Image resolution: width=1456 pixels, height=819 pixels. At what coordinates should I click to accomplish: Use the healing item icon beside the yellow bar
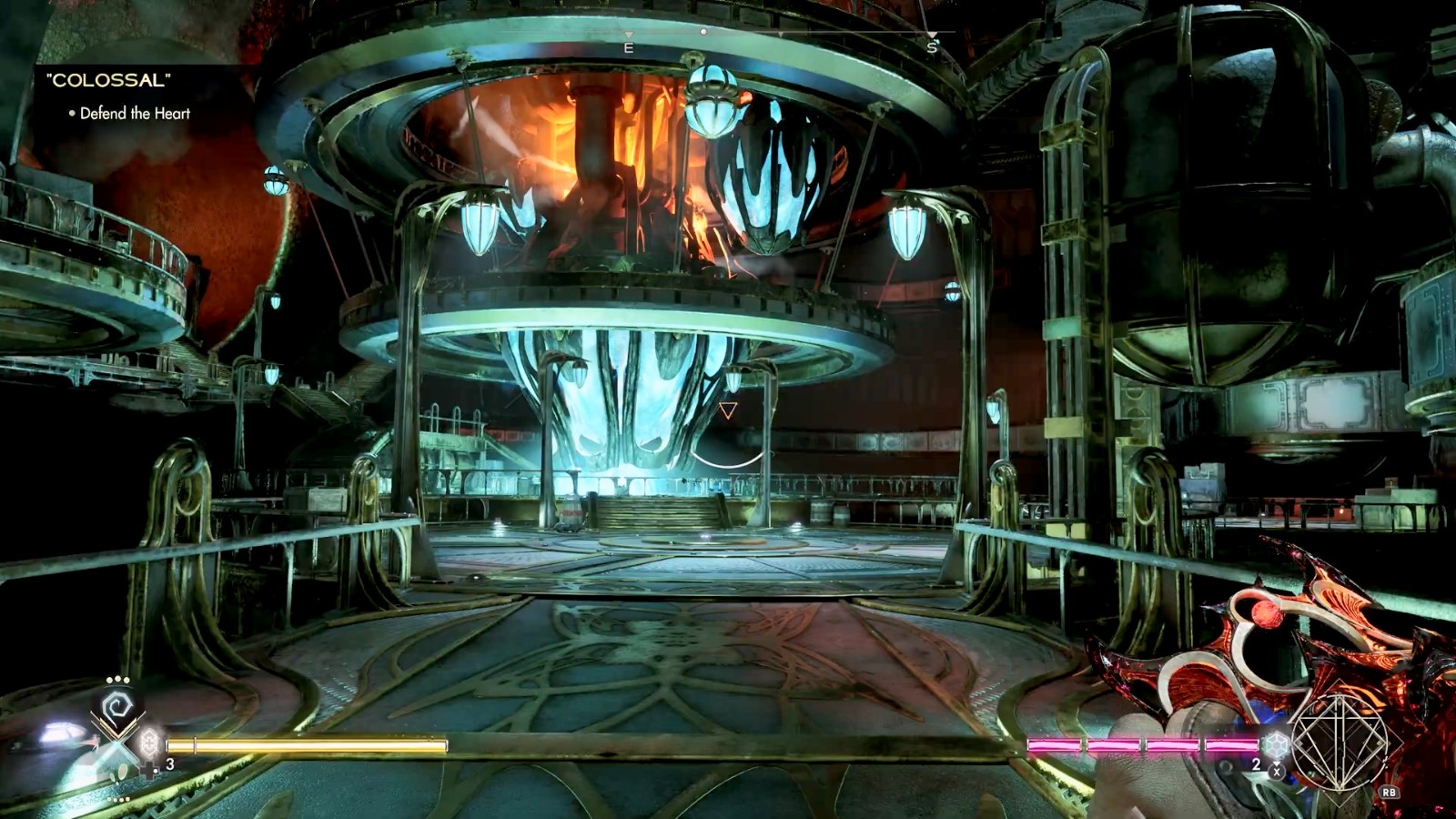[x=149, y=743]
